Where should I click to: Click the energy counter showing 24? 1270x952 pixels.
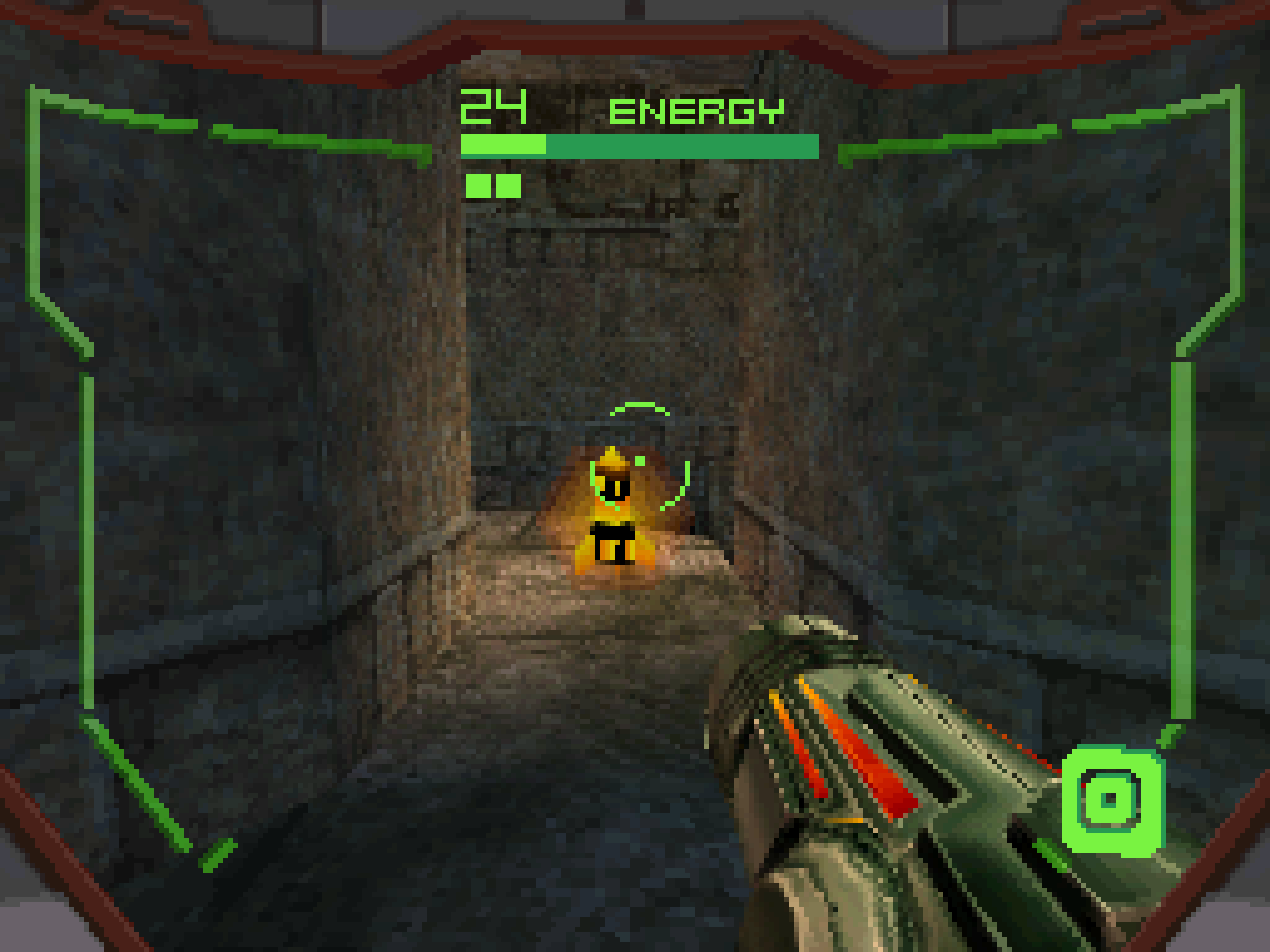click(493, 106)
